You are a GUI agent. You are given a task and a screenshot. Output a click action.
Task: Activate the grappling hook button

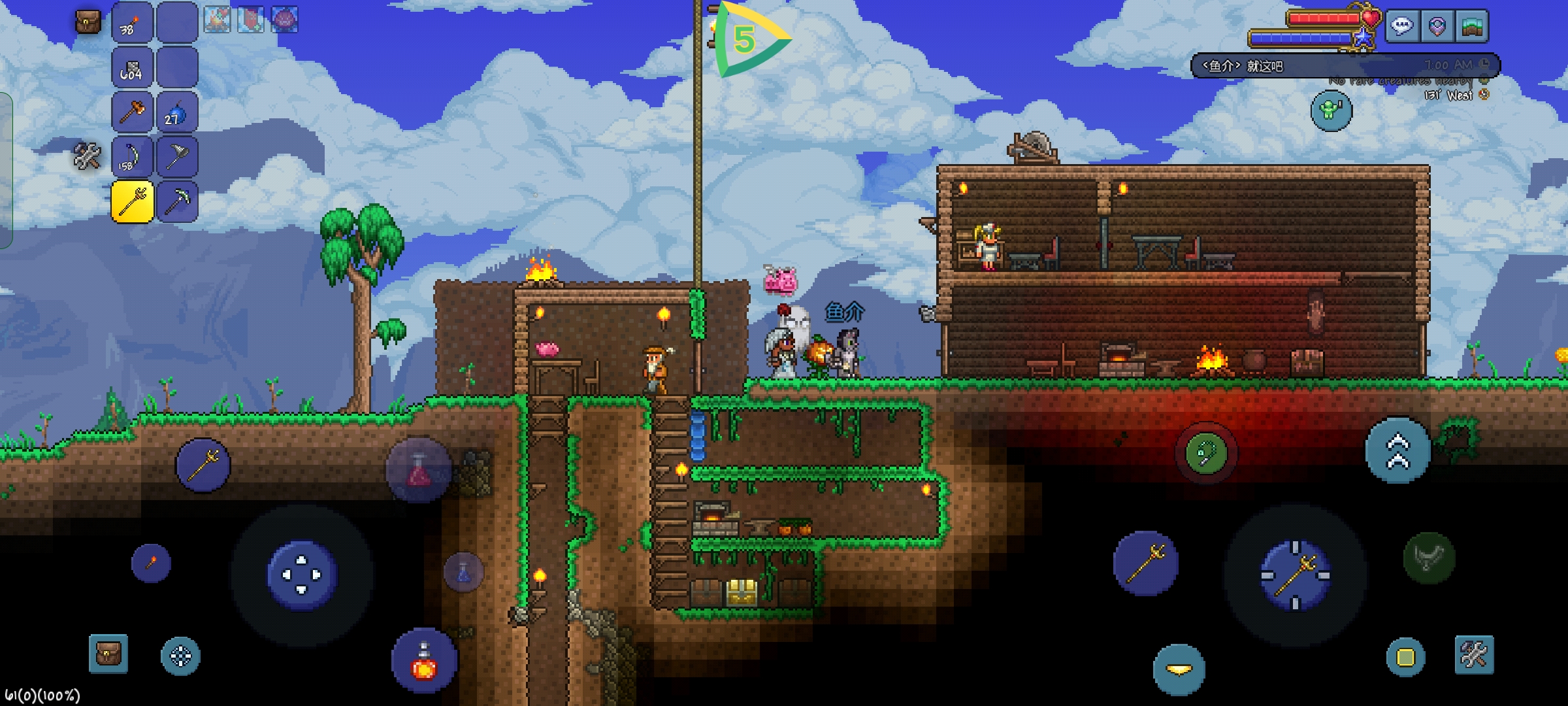1205,453
